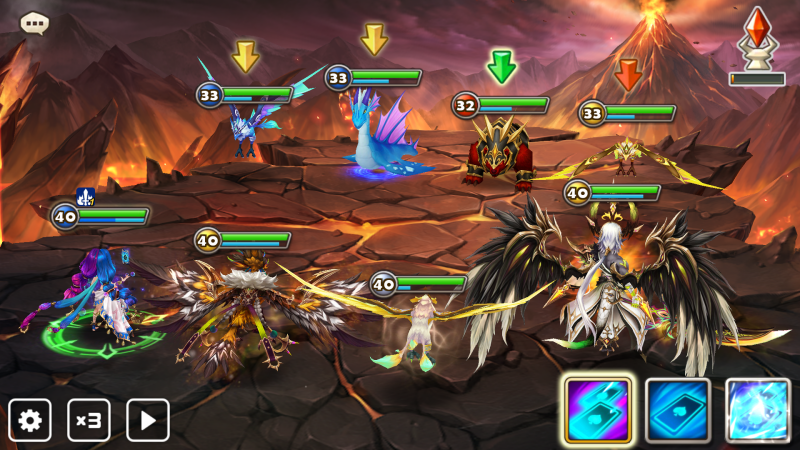
Task: Open the chat speech bubble
Action: click(35, 22)
